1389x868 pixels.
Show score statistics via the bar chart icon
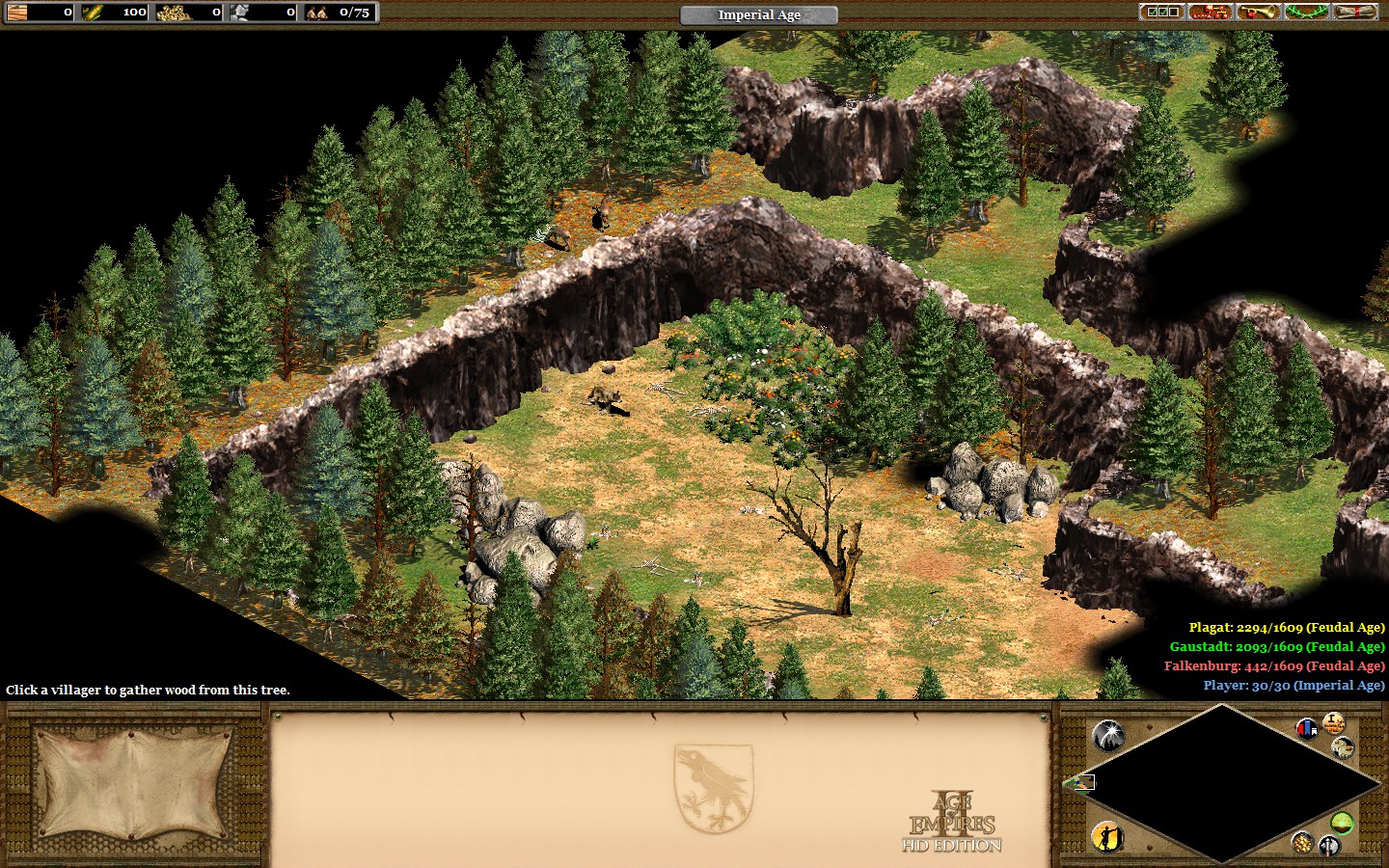(x=1308, y=729)
